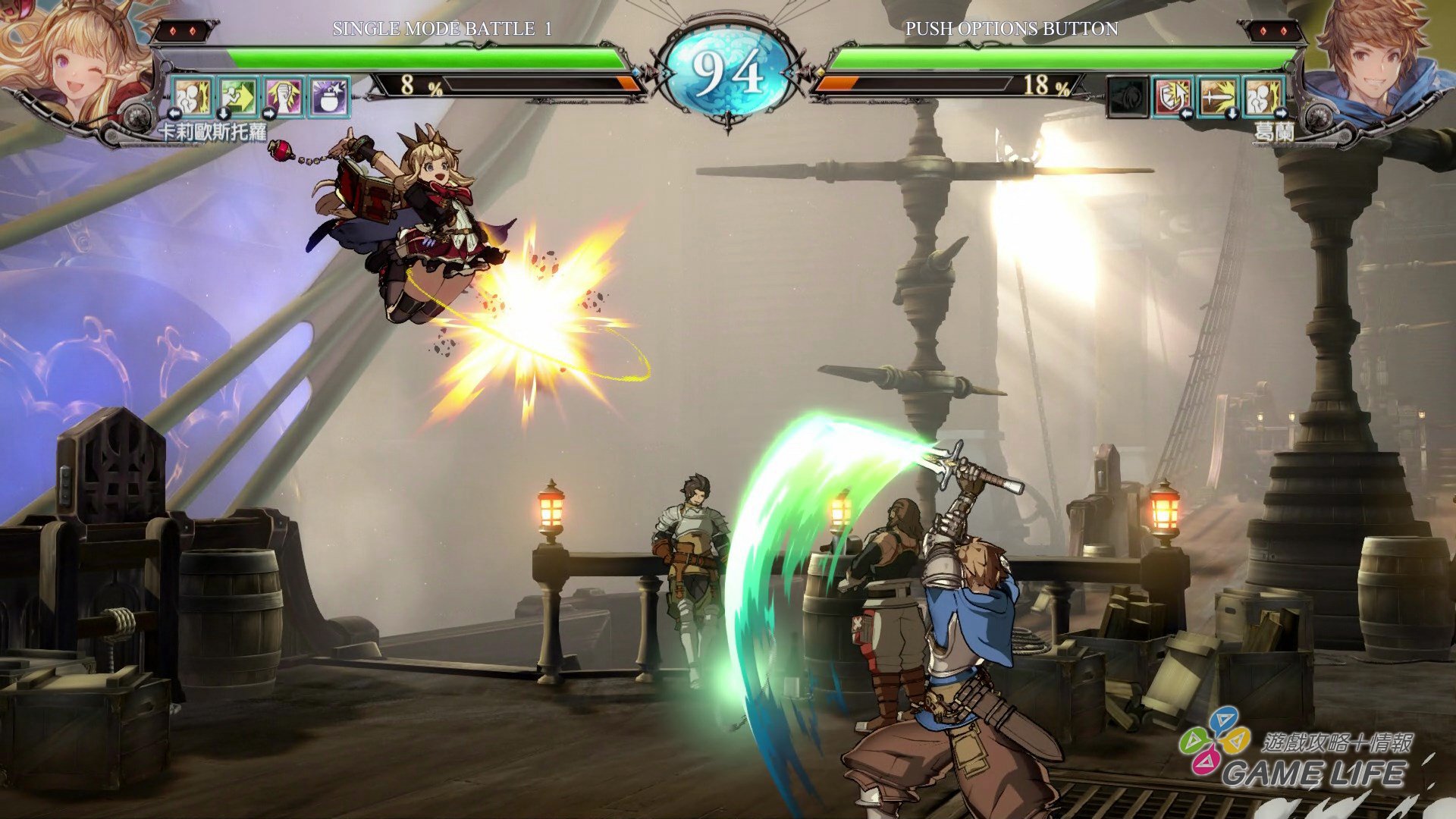
Task: Click the right-arrow badge on Cagliostro's fist skill
Action: pos(269,115)
